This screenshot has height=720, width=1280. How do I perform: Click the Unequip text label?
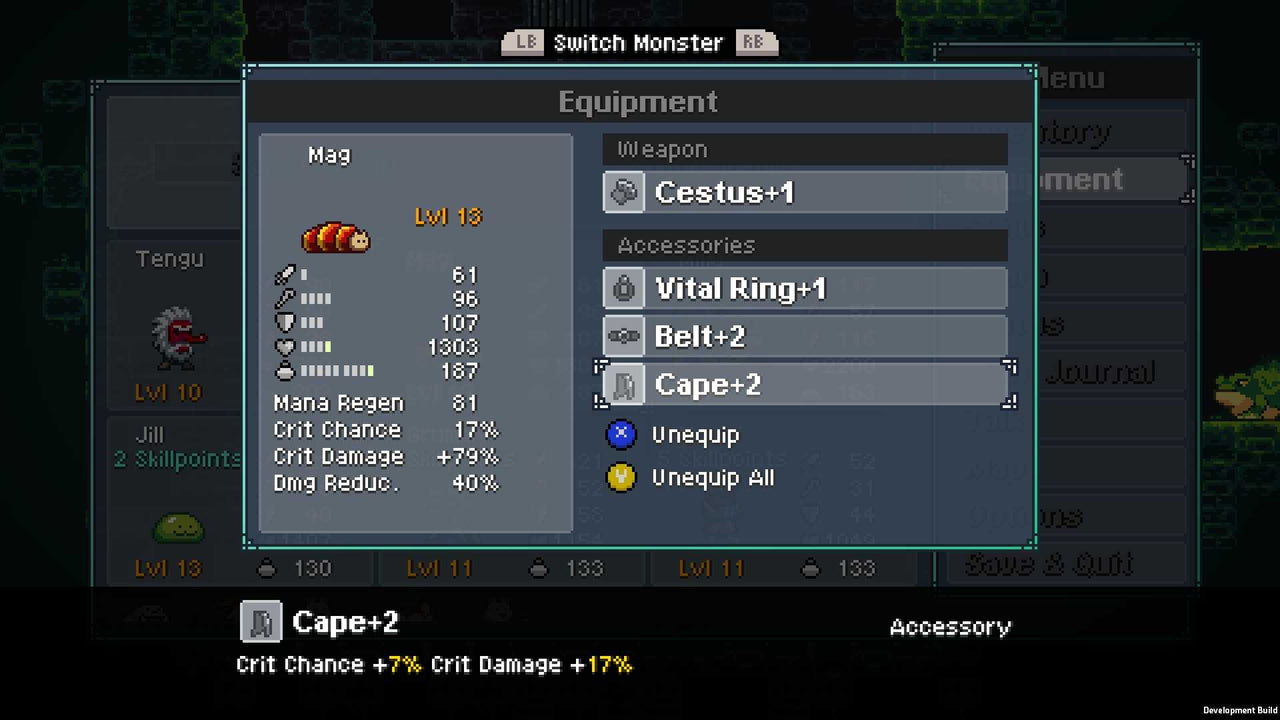[x=695, y=434]
